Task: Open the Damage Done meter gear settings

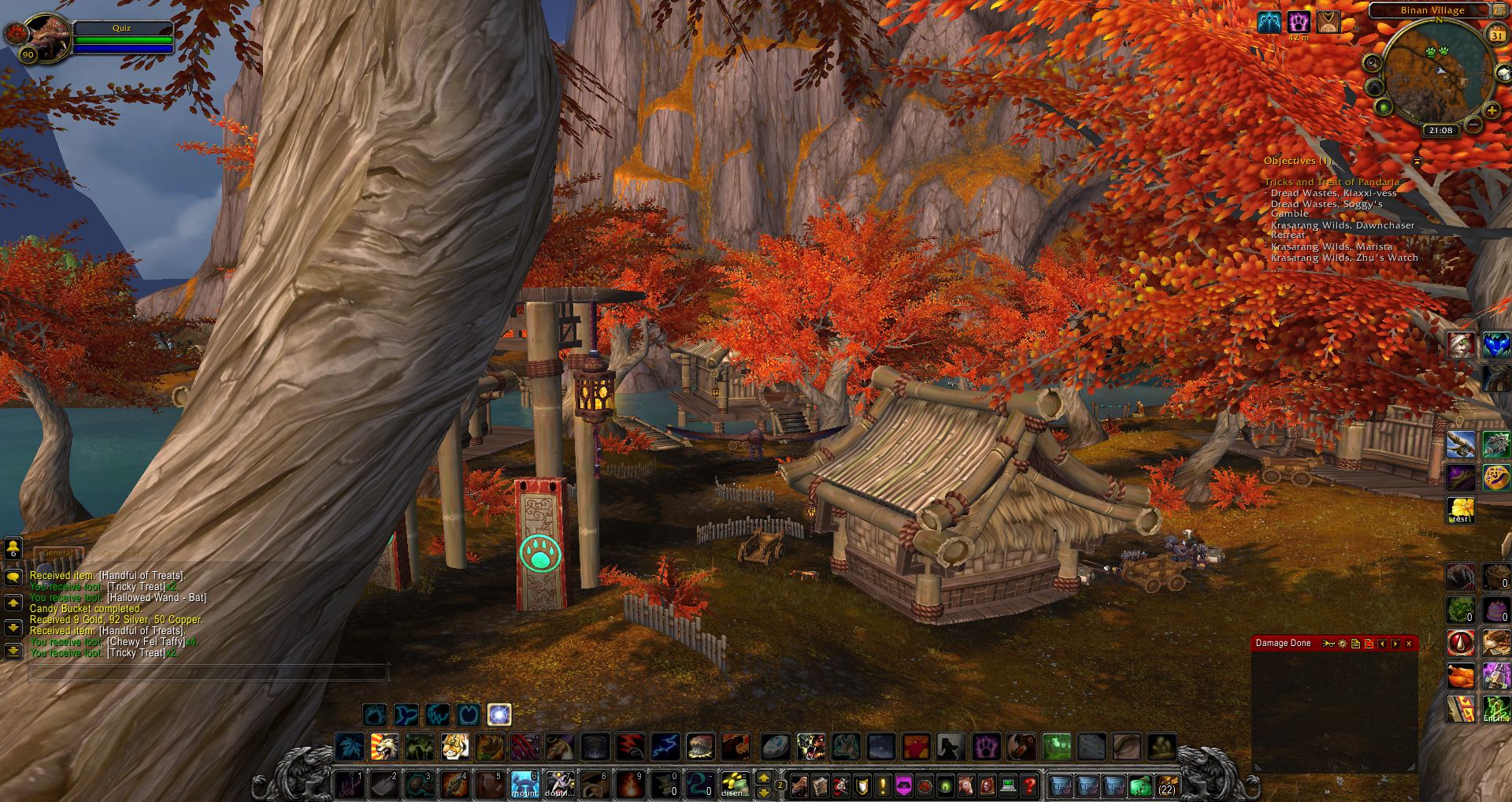Action: (x=1343, y=644)
